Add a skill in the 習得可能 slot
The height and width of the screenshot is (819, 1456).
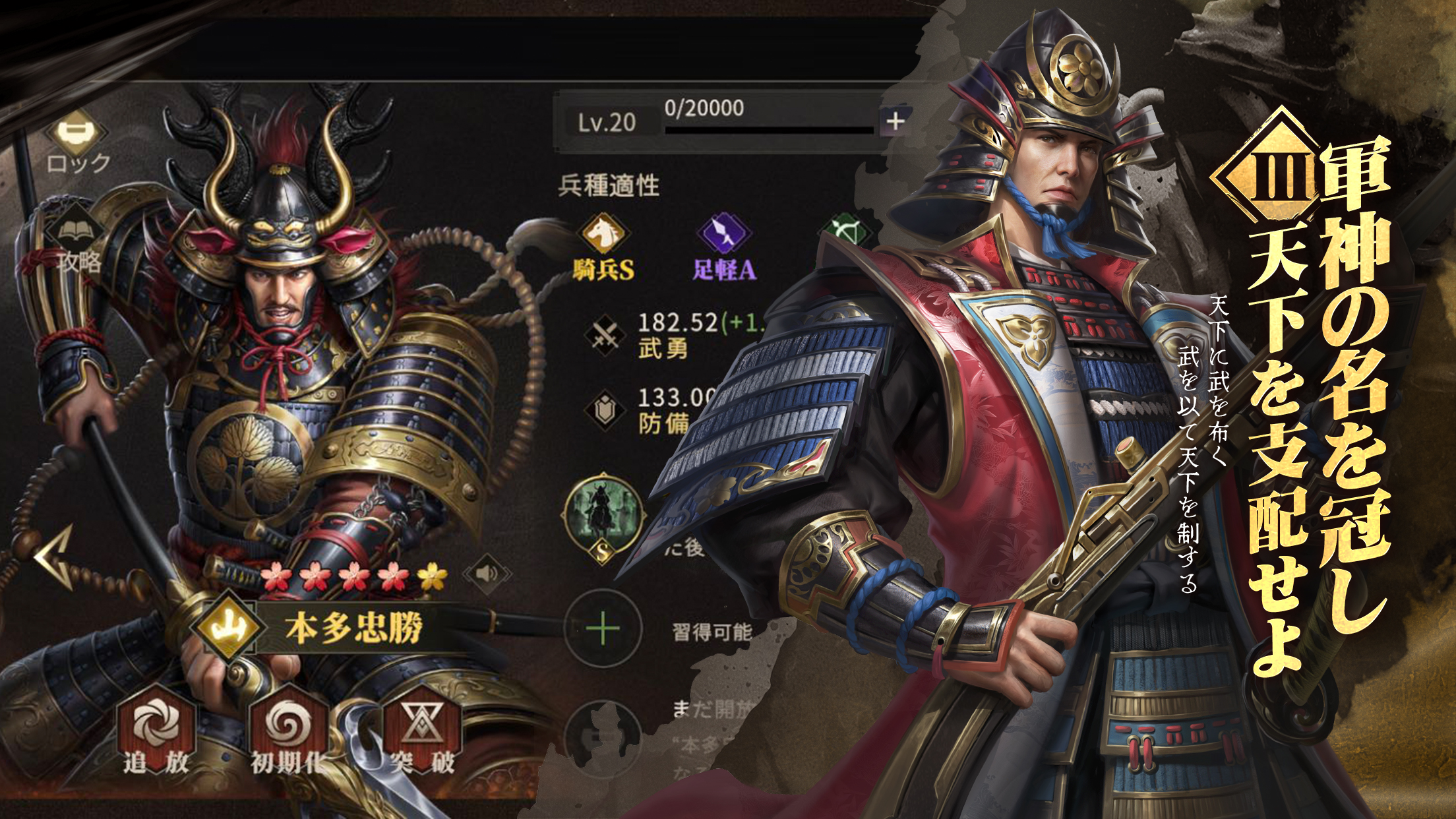[x=603, y=630]
